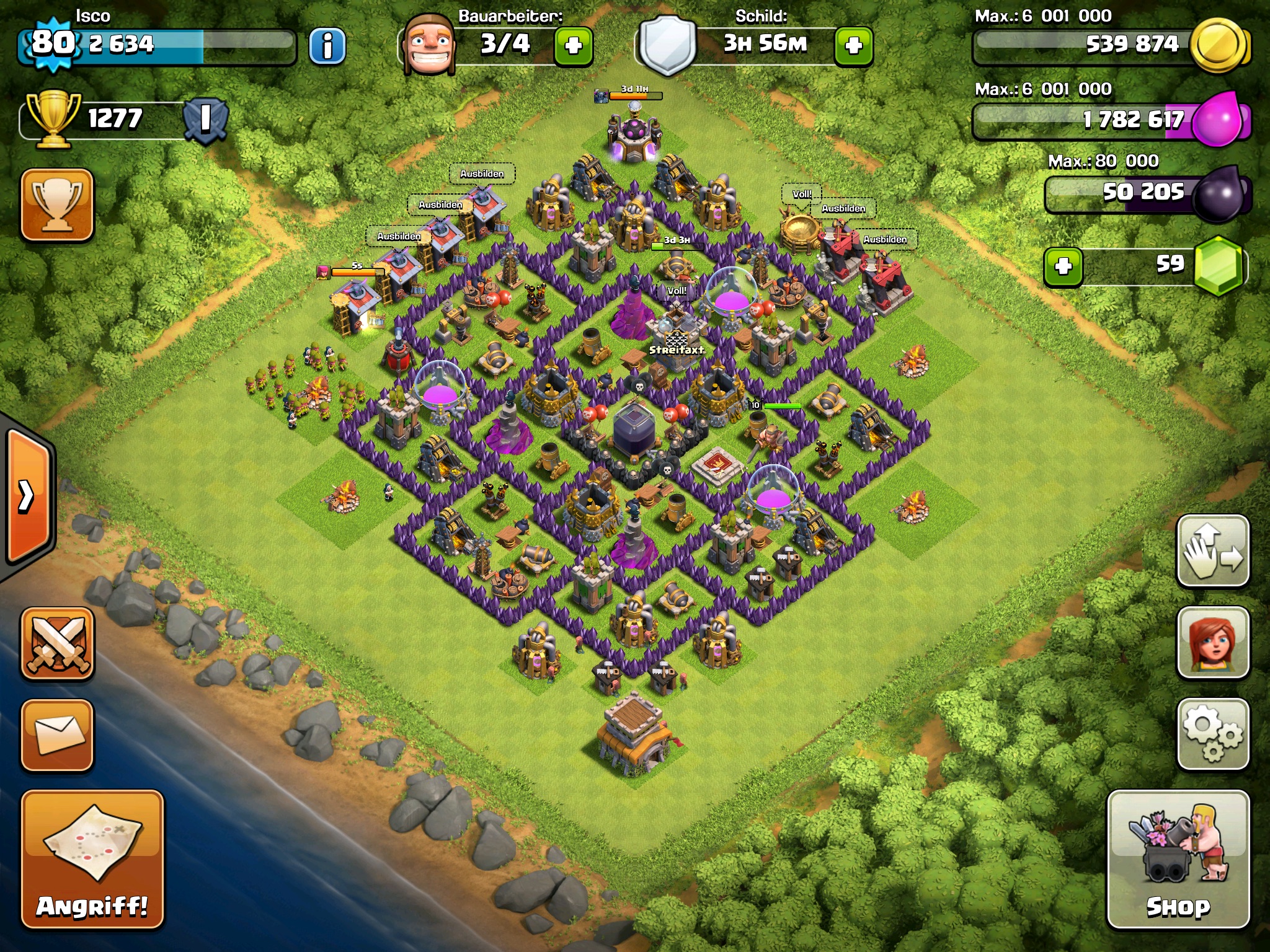Show player info with the blue i button

pos(327,45)
